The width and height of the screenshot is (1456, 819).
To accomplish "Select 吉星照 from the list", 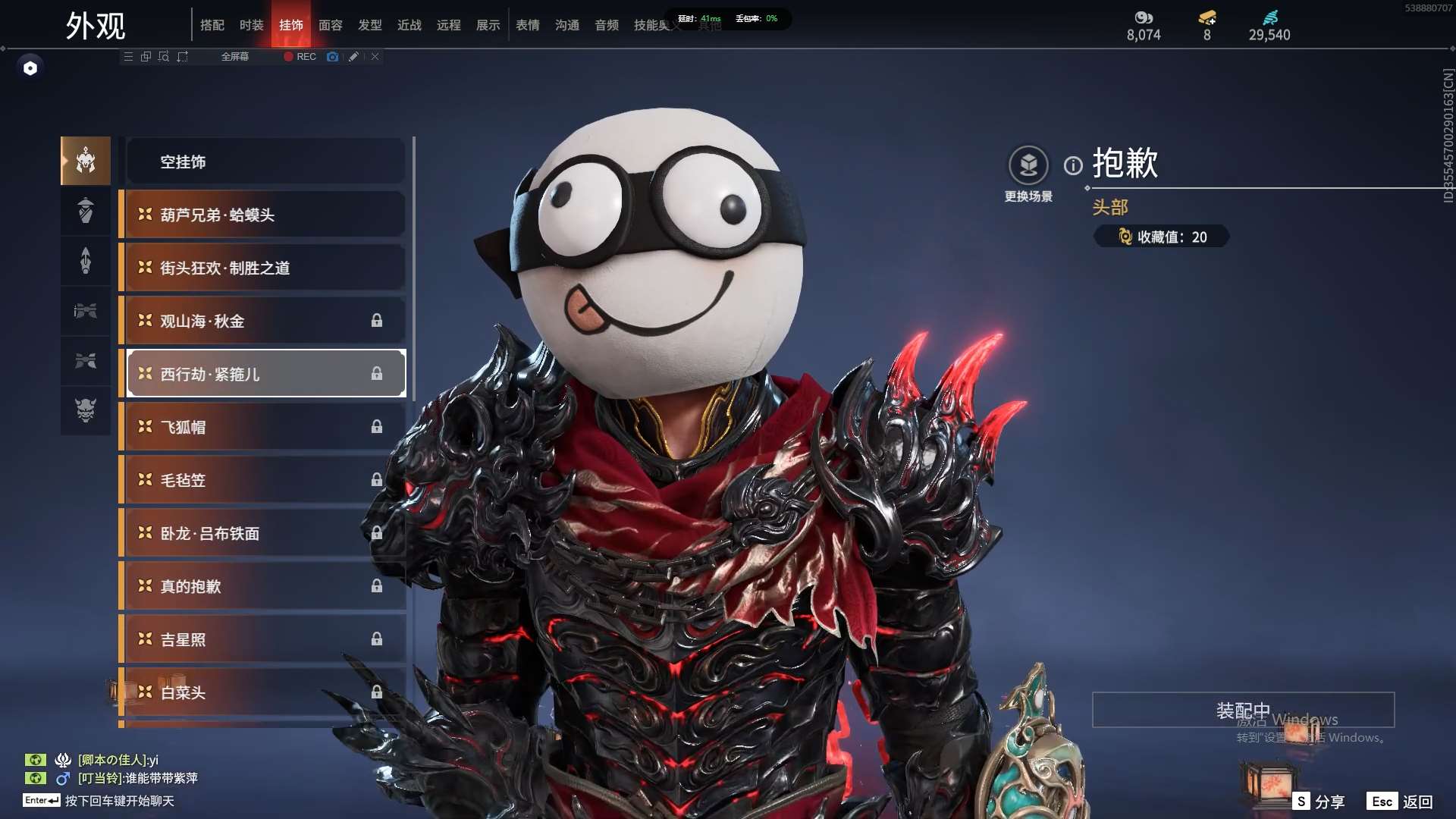I will point(265,639).
